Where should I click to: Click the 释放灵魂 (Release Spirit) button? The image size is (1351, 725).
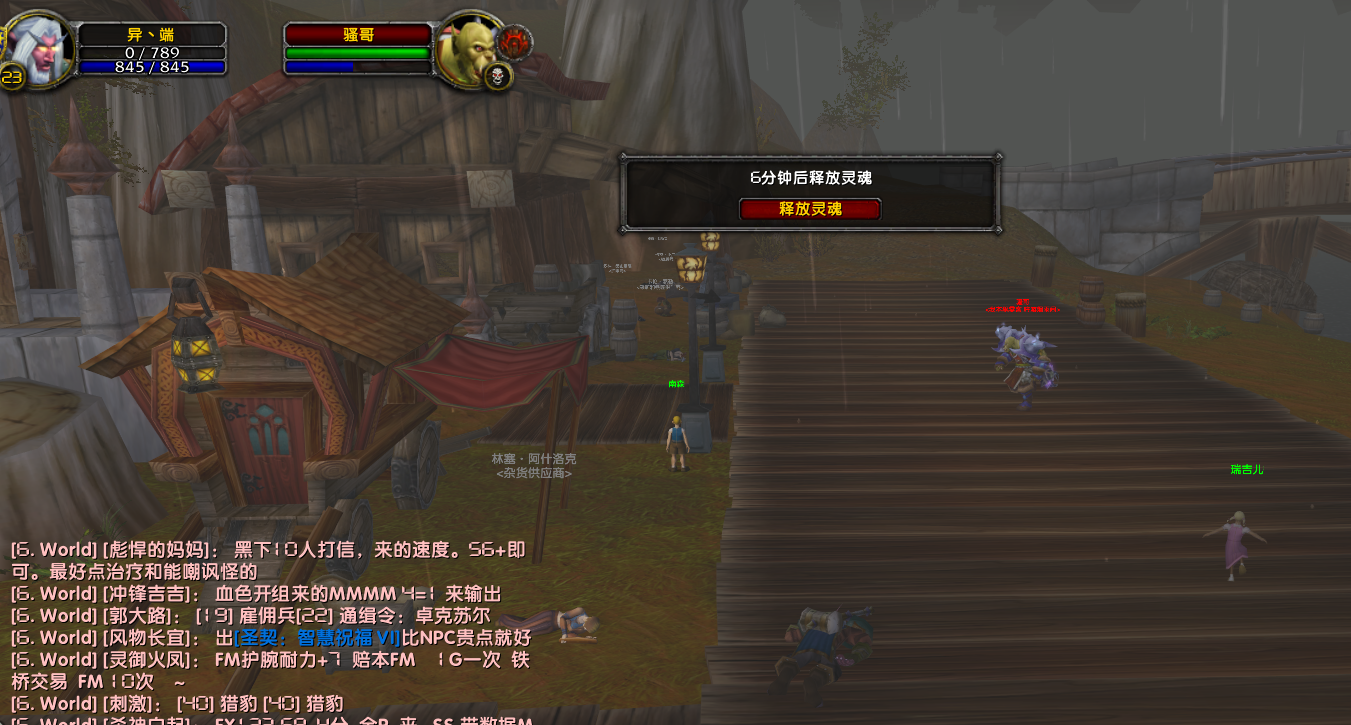click(810, 209)
